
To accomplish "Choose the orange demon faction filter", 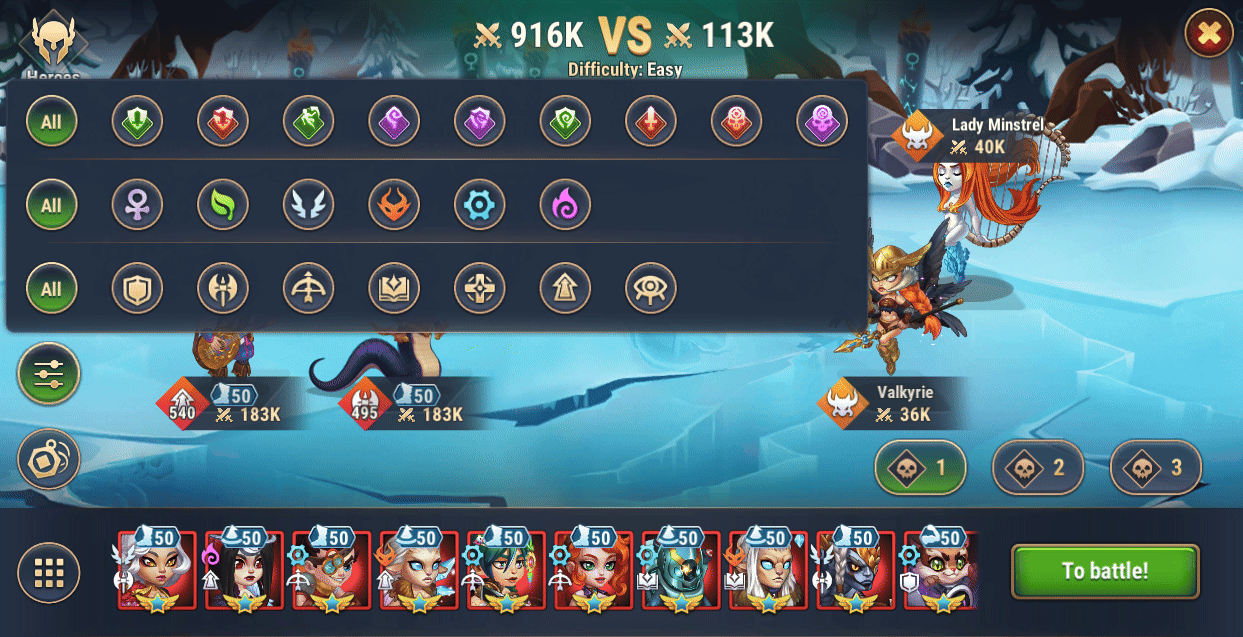I will (x=394, y=205).
